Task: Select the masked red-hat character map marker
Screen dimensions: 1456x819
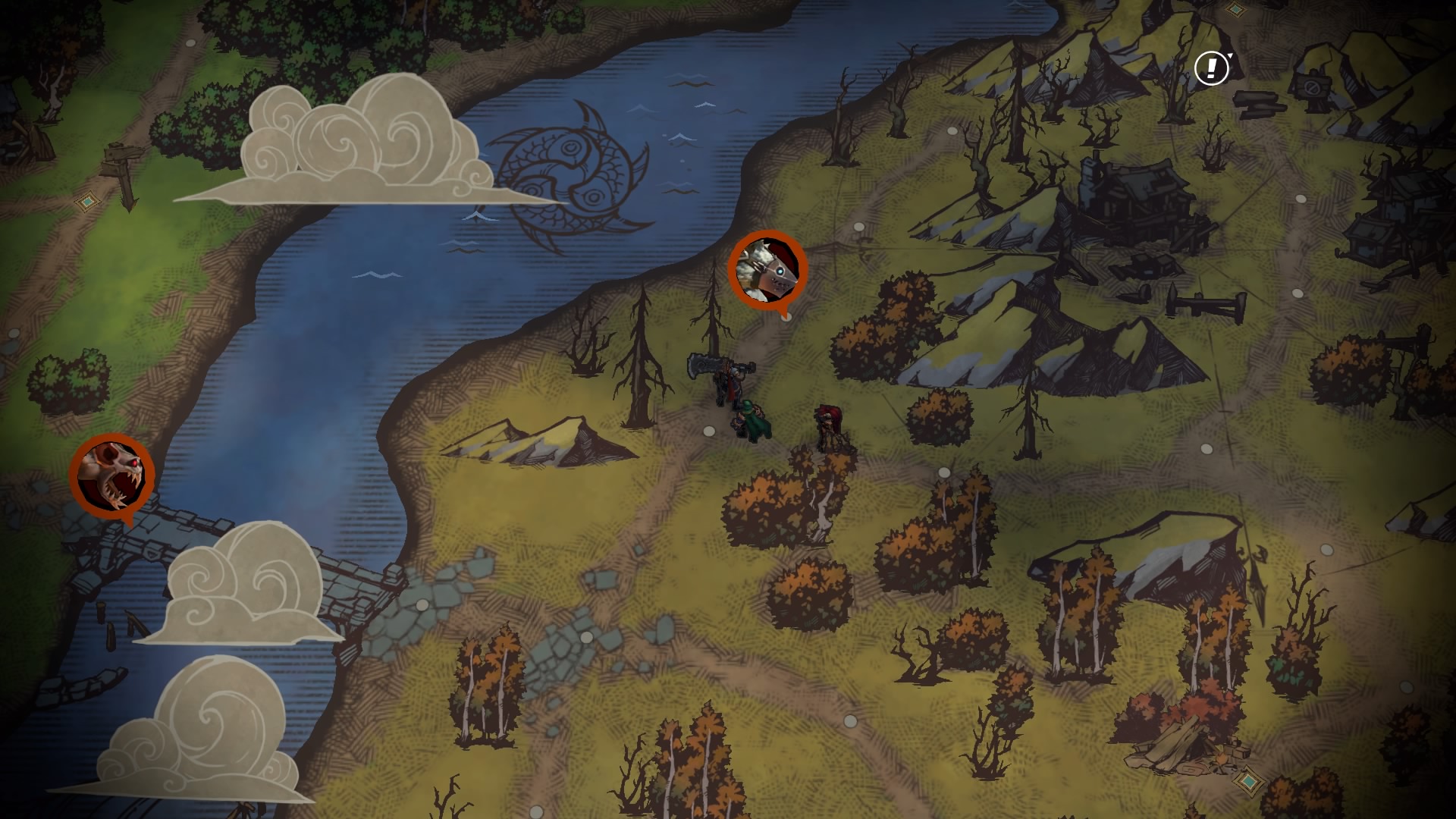Action: 767,269
